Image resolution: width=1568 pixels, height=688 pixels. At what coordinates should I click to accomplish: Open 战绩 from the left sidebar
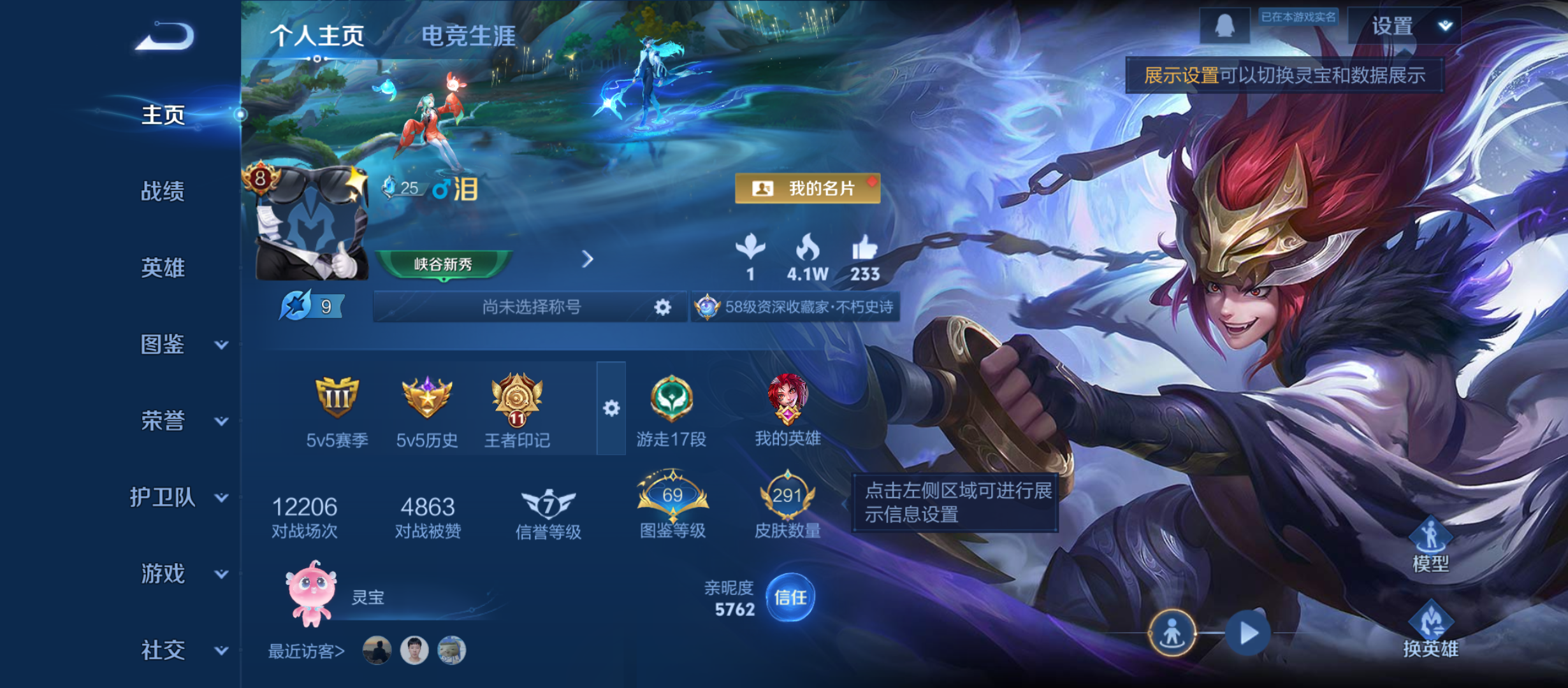tap(163, 192)
